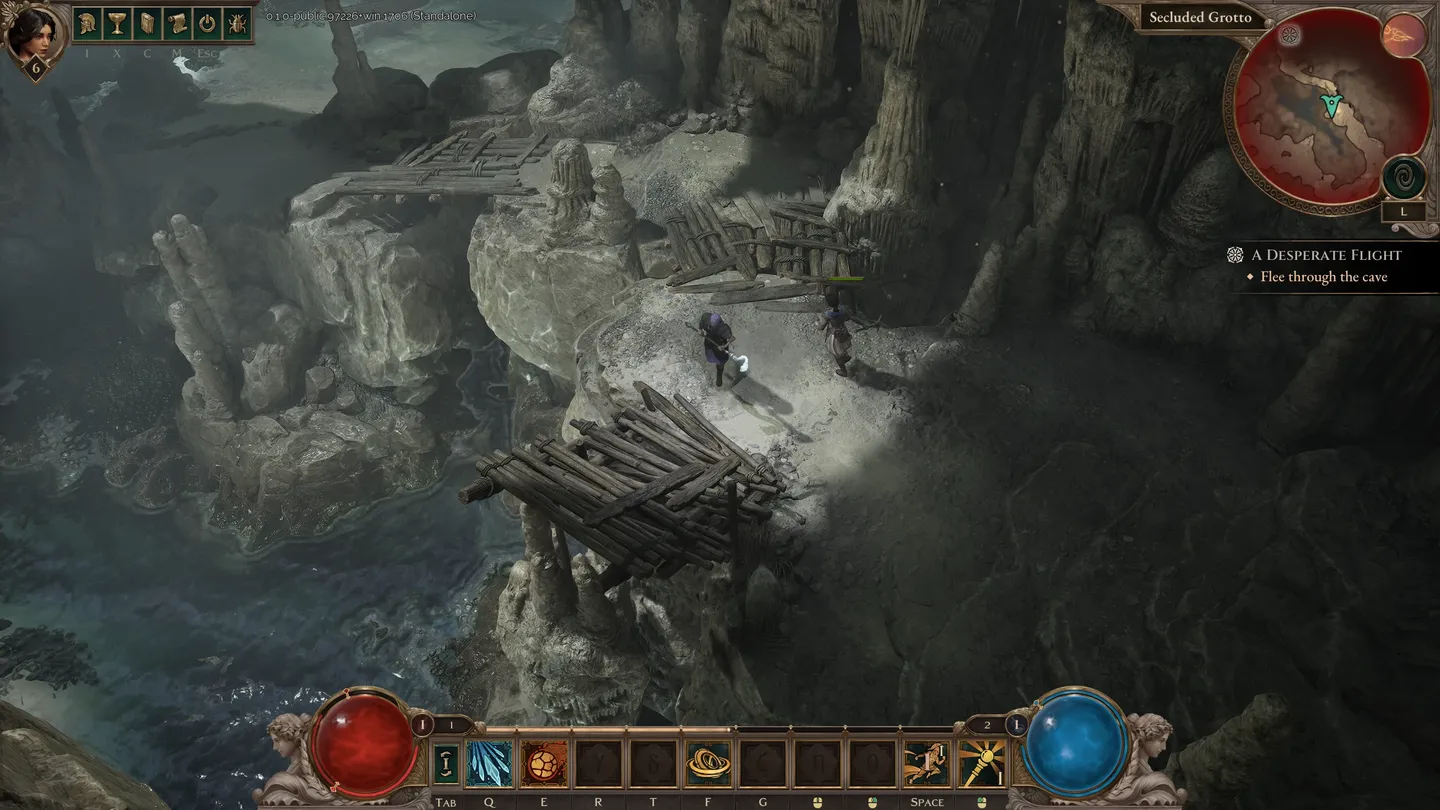
Task: Open the inventory via the helmet icon
Action: pos(87,24)
